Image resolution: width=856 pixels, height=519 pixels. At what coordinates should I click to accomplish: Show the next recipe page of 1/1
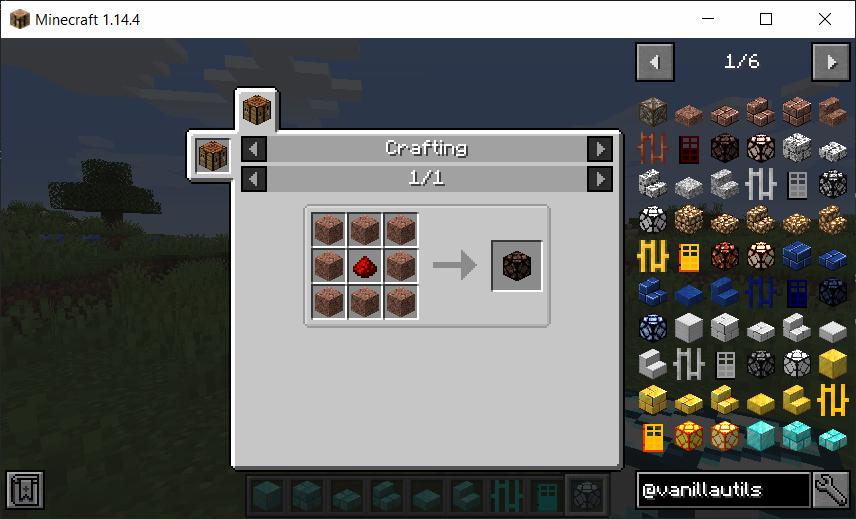tap(599, 179)
